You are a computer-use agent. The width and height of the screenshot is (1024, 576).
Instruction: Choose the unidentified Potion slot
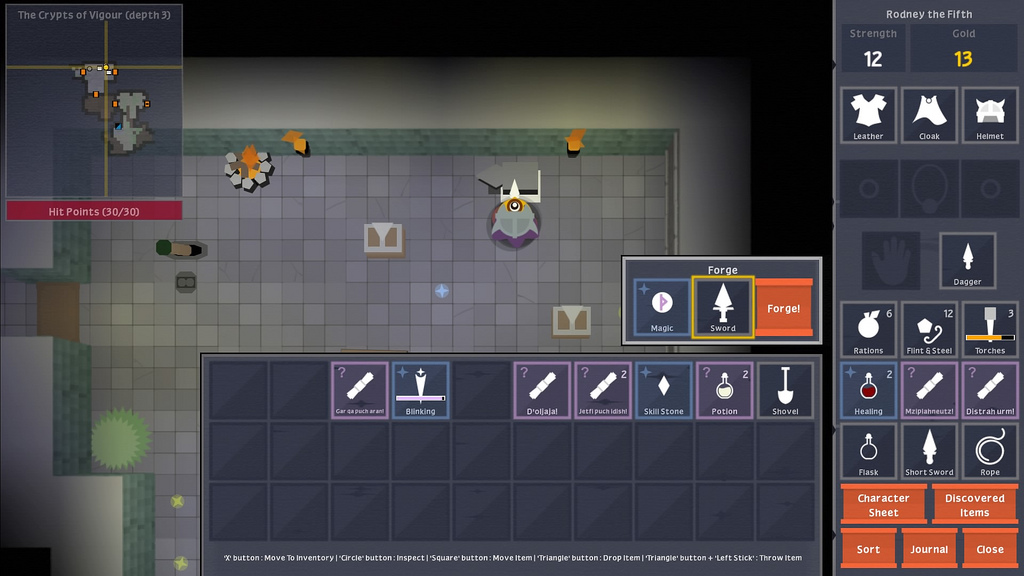point(725,390)
